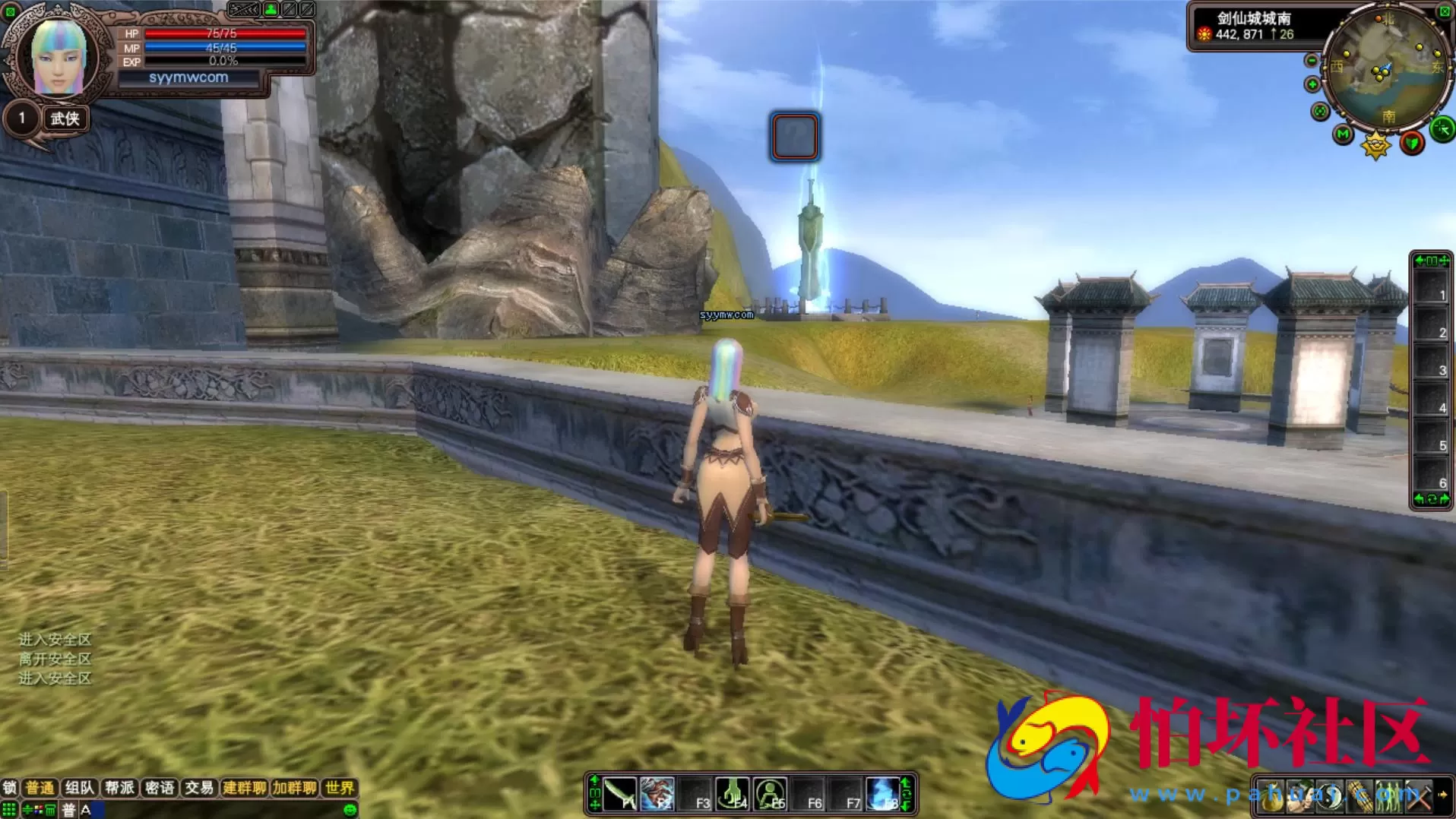This screenshot has height=819, width=1456.
Task: Use the F2 claw strike skill
Action: [657, 795]
